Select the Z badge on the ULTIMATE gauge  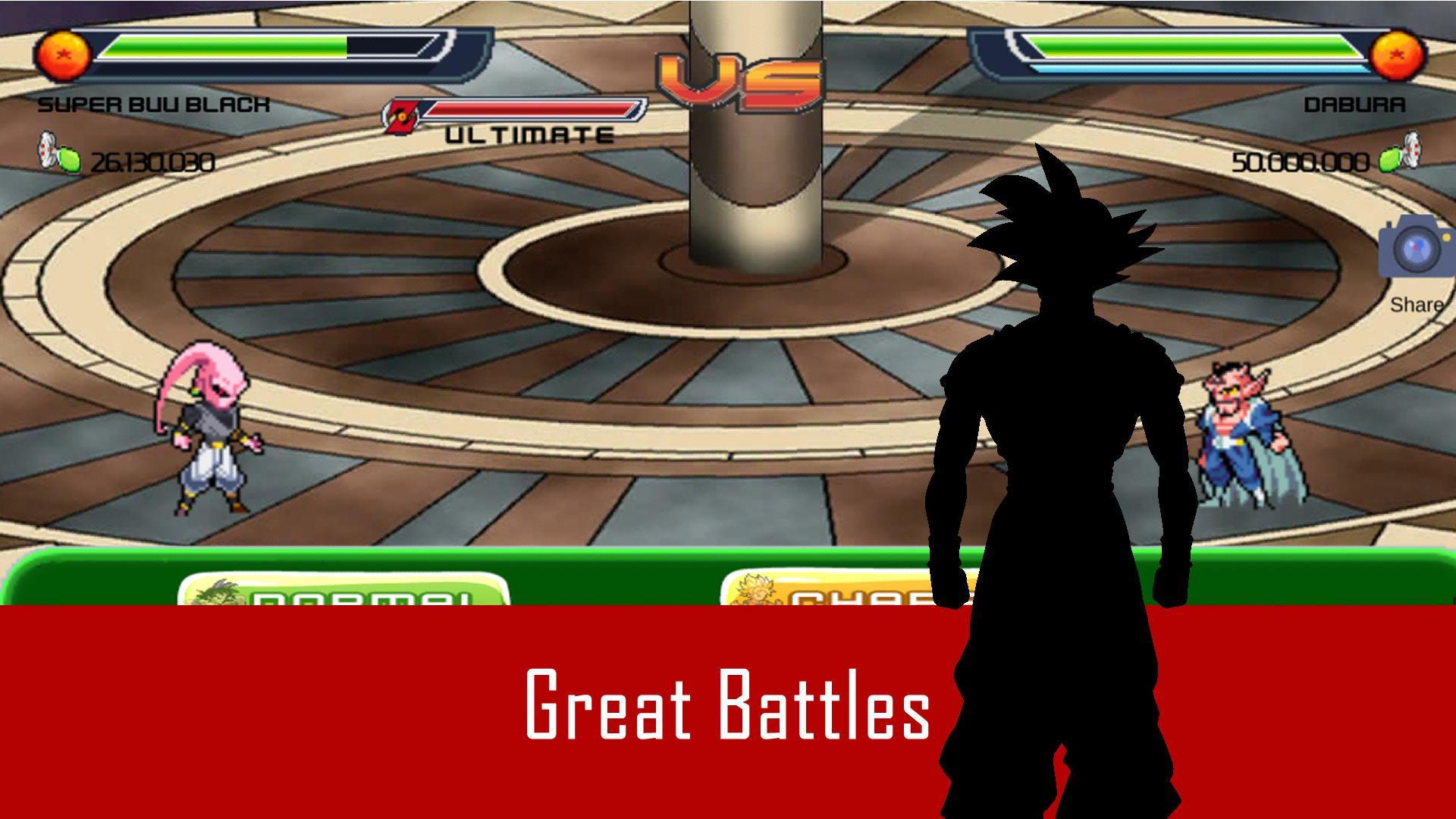(402, 112)
